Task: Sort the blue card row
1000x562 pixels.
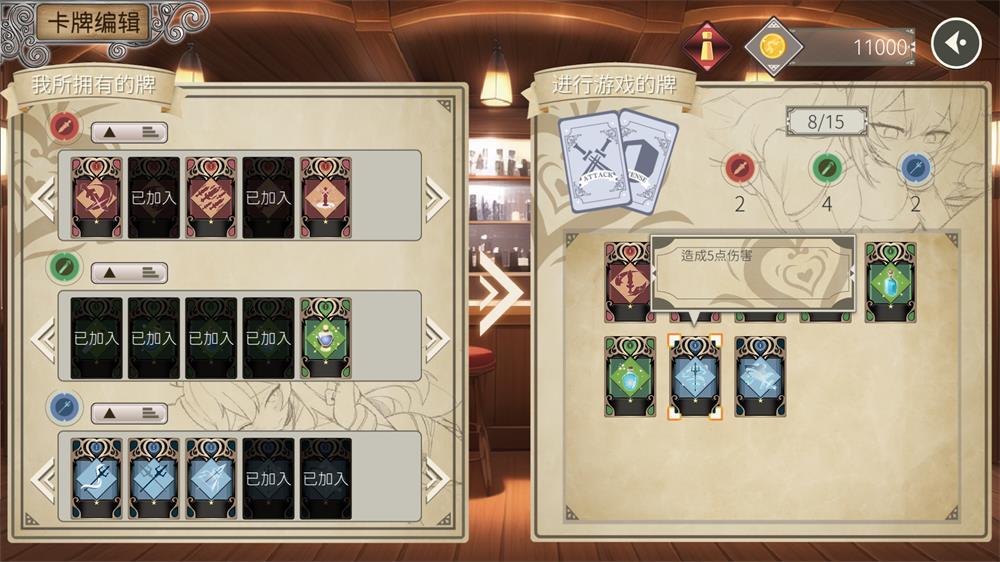Action: point(129,412)
